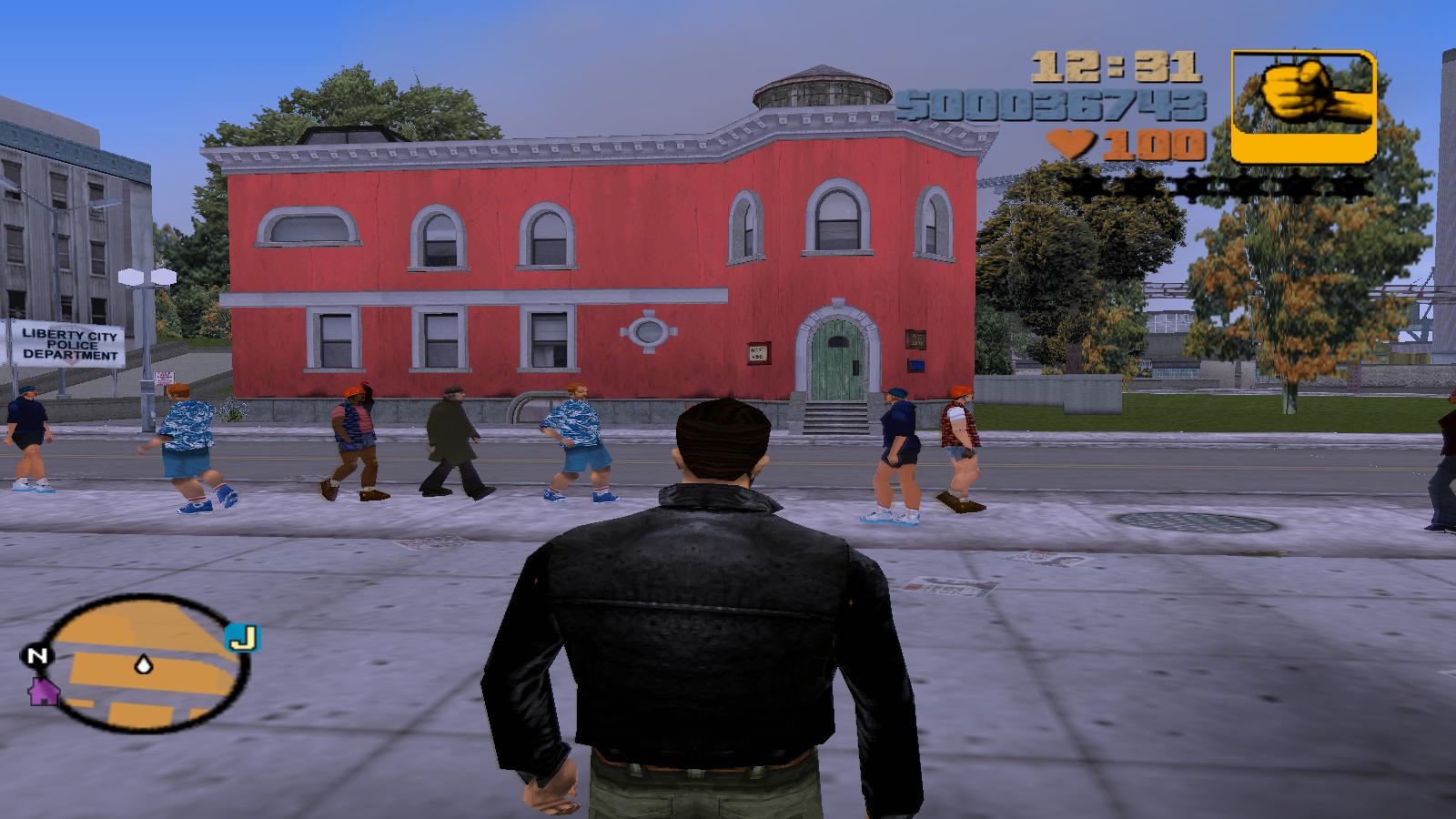This screenshot has height=819, width=1456.
Task: Click the blue J mission blip
Action: (242, 638)
